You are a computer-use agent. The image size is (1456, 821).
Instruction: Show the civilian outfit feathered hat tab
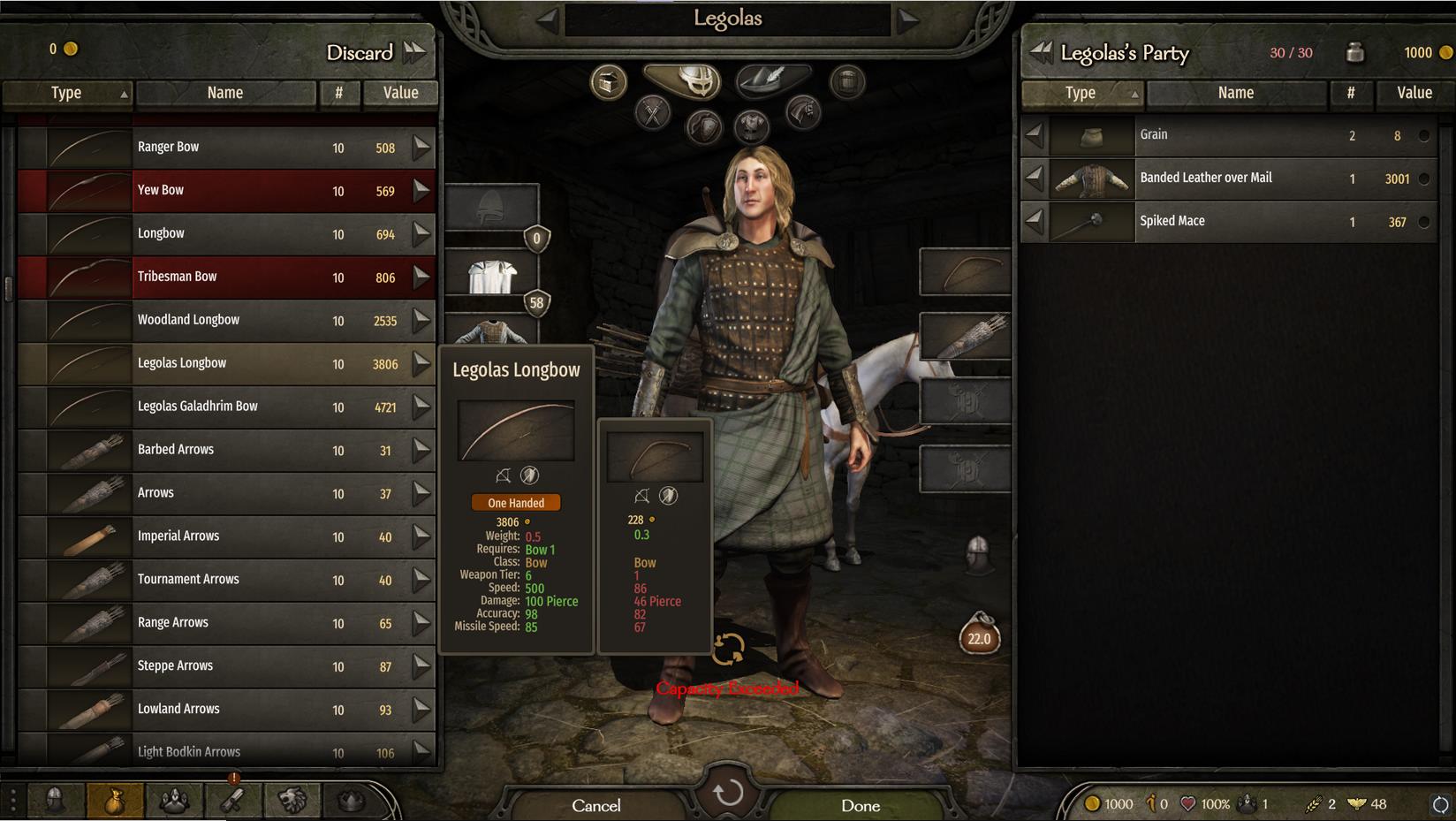pos(770,80)
